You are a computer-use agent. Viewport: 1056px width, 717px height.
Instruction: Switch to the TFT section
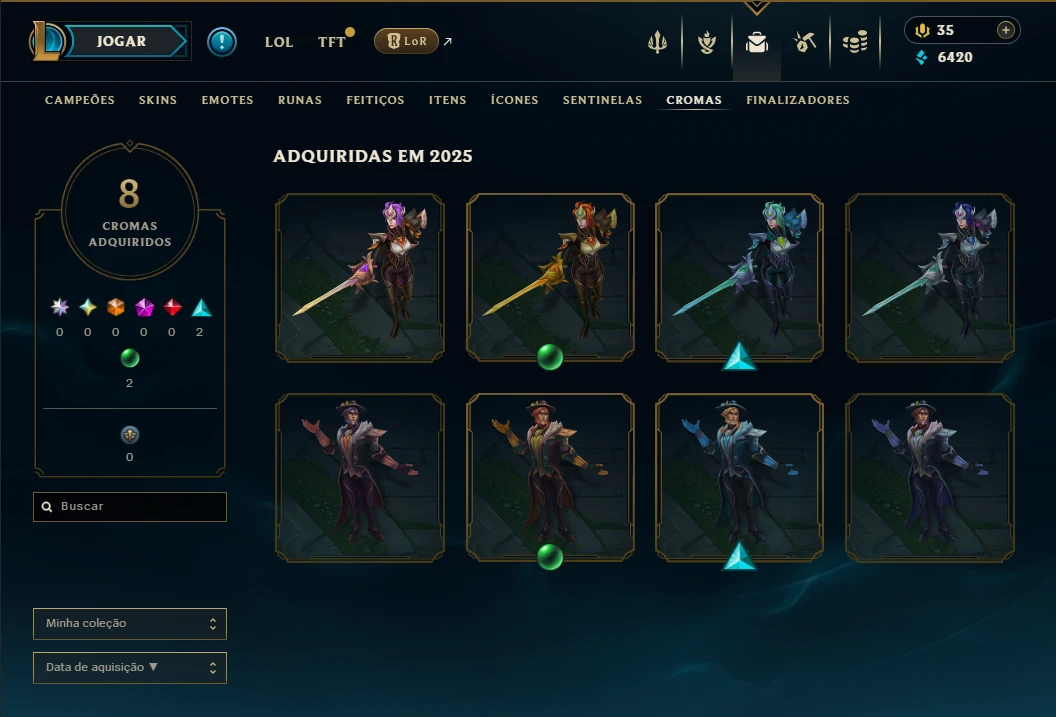[331, 42]
